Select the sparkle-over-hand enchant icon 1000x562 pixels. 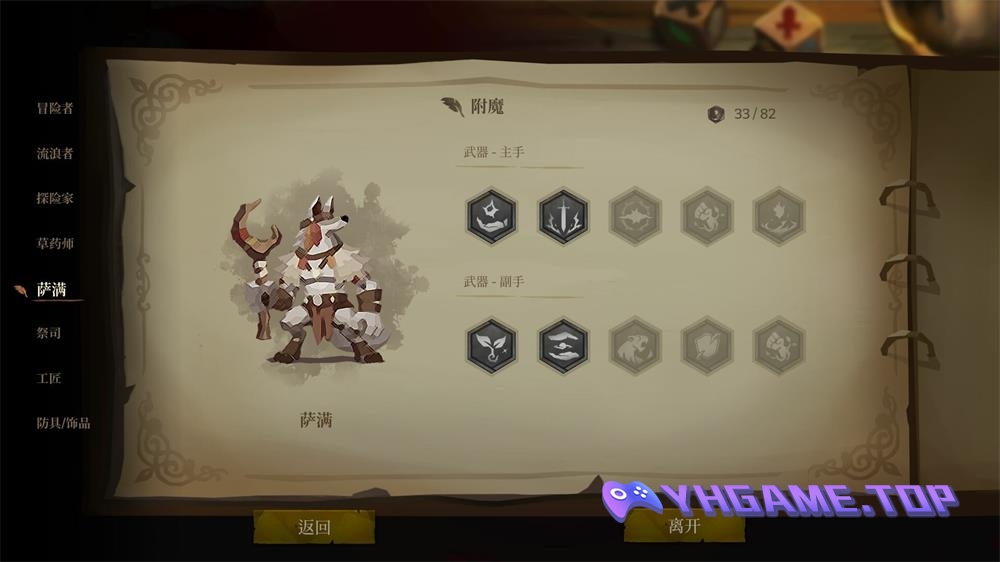tap(491, 216)
